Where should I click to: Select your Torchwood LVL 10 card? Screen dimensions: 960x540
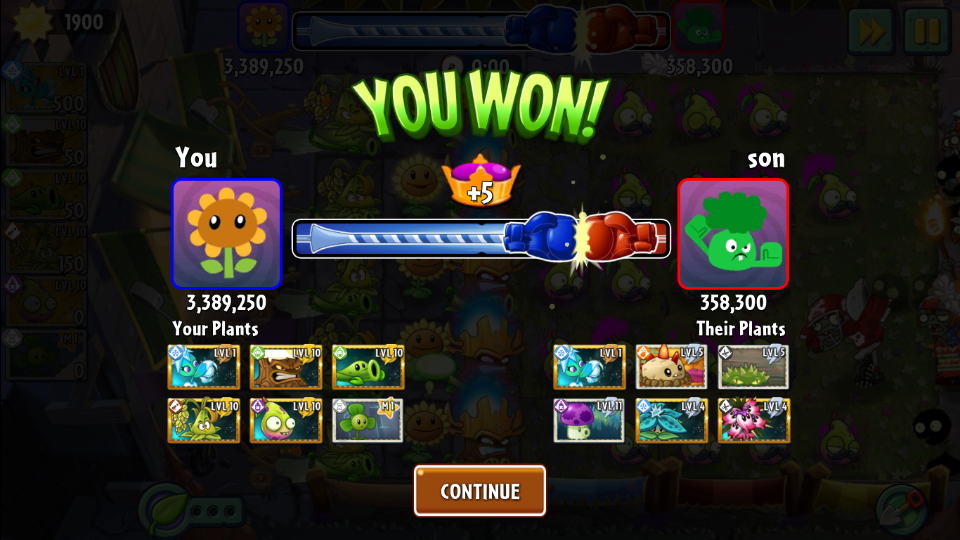[x=286, y=367]
